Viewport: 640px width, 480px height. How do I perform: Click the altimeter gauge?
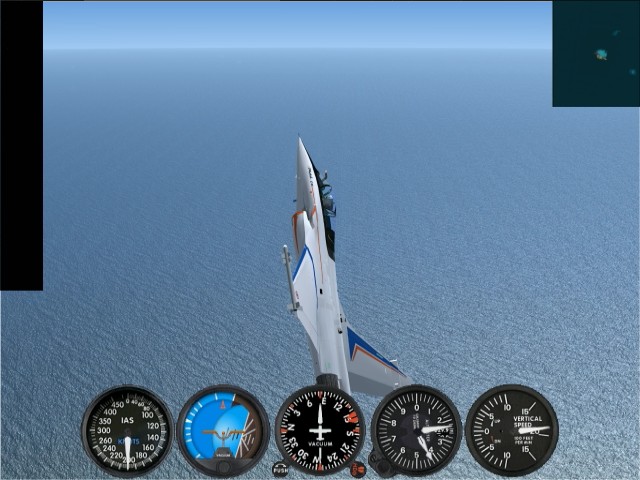416,430
